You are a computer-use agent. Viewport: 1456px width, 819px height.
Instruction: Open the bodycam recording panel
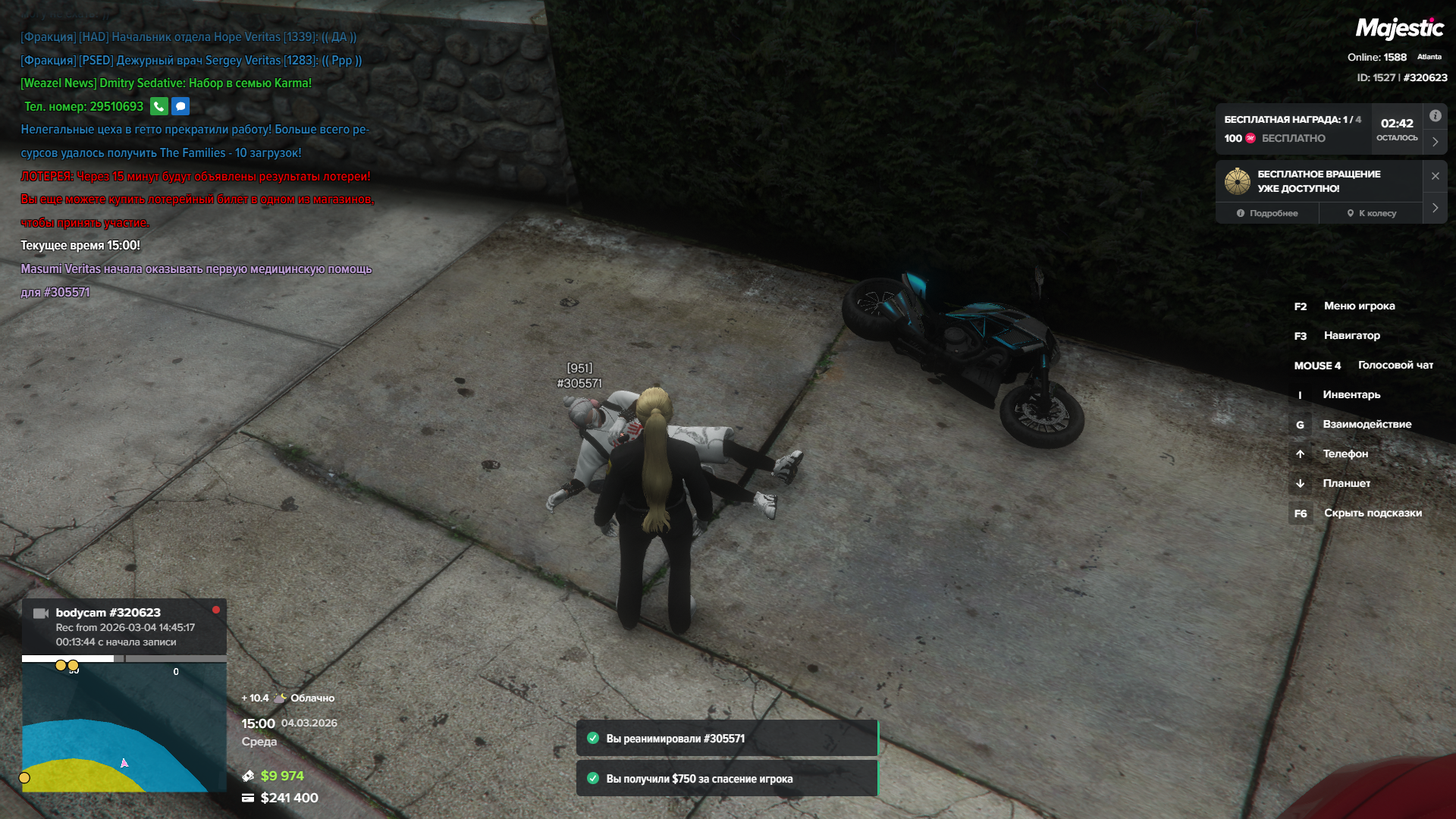pyautogui.click(x=124, y=627)
